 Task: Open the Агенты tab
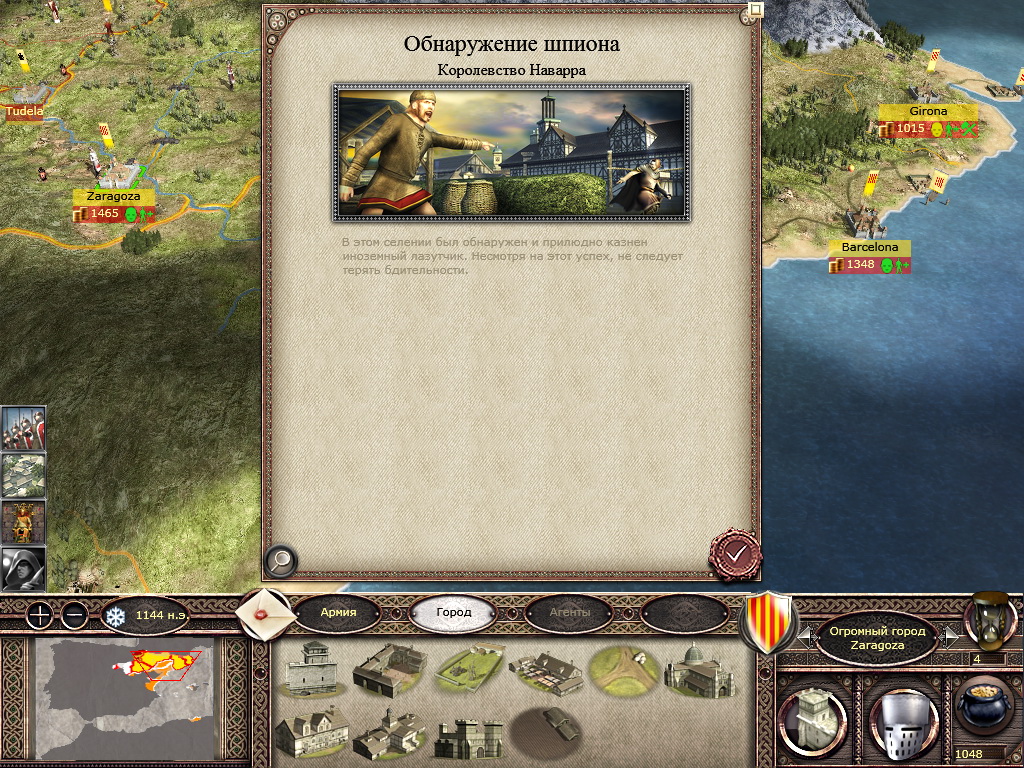pos(569,612)
